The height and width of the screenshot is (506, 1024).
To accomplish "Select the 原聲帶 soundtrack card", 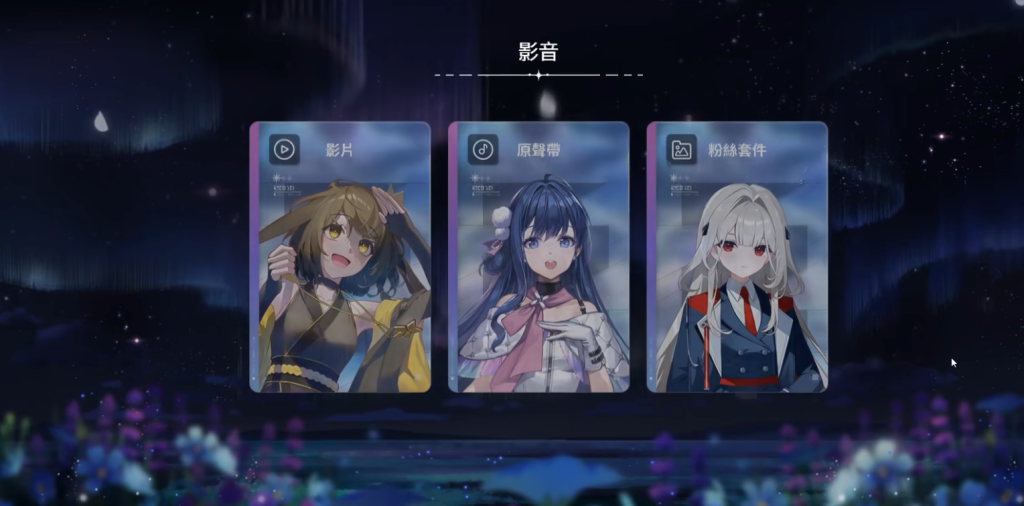I will pos(538,257).
